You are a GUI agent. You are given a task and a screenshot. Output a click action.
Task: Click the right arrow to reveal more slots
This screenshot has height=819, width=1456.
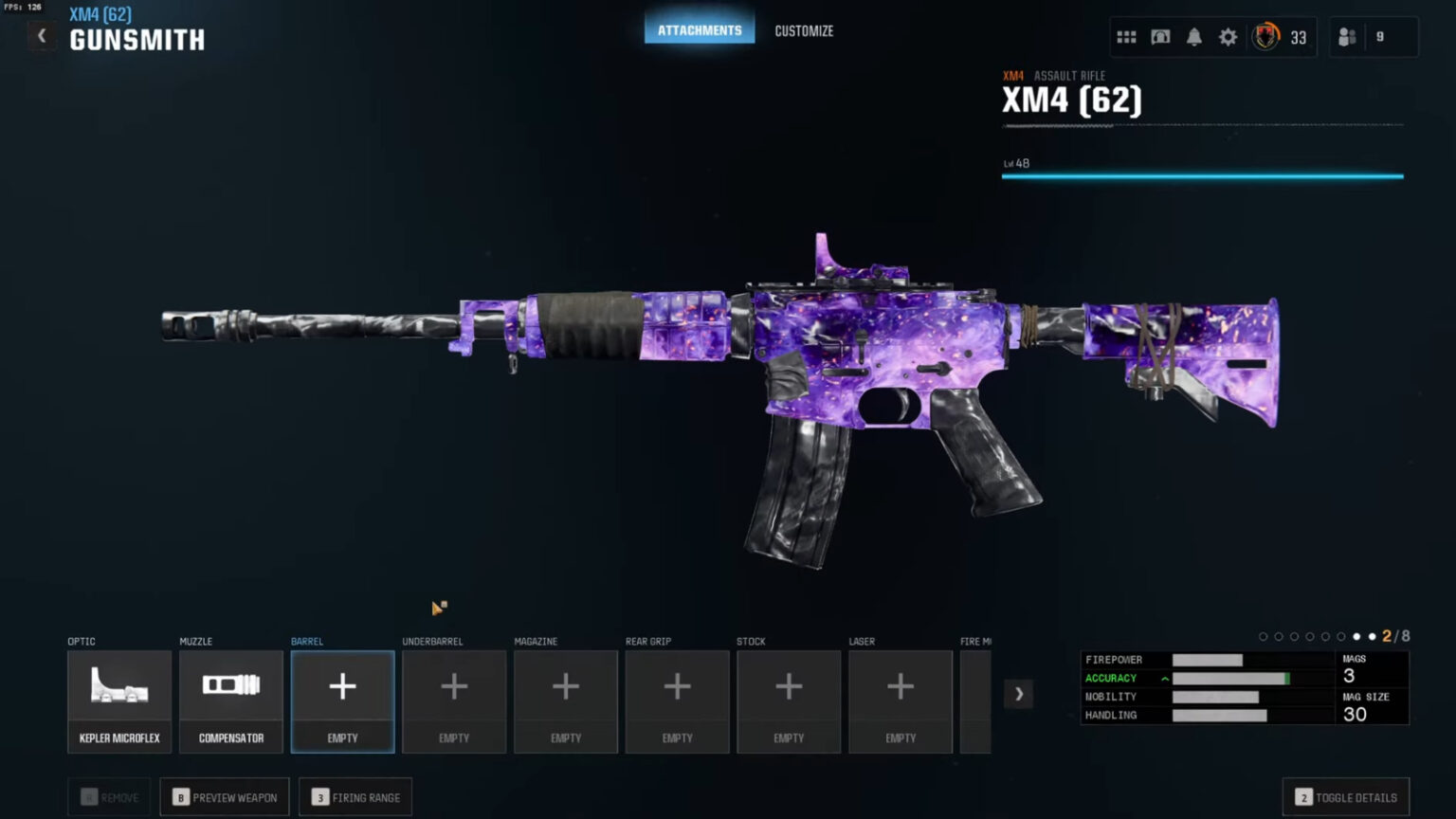coord(1018,694)
